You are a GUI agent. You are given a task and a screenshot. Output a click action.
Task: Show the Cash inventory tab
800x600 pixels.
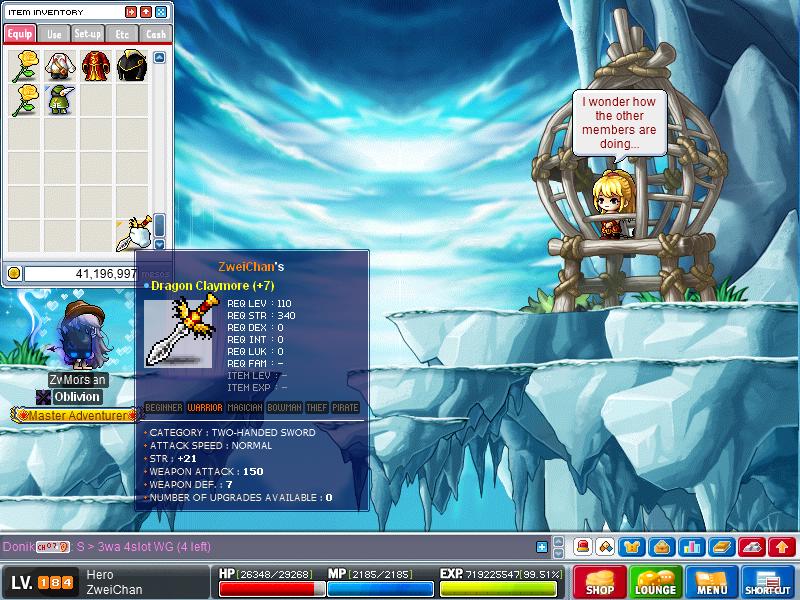[155, 33]
